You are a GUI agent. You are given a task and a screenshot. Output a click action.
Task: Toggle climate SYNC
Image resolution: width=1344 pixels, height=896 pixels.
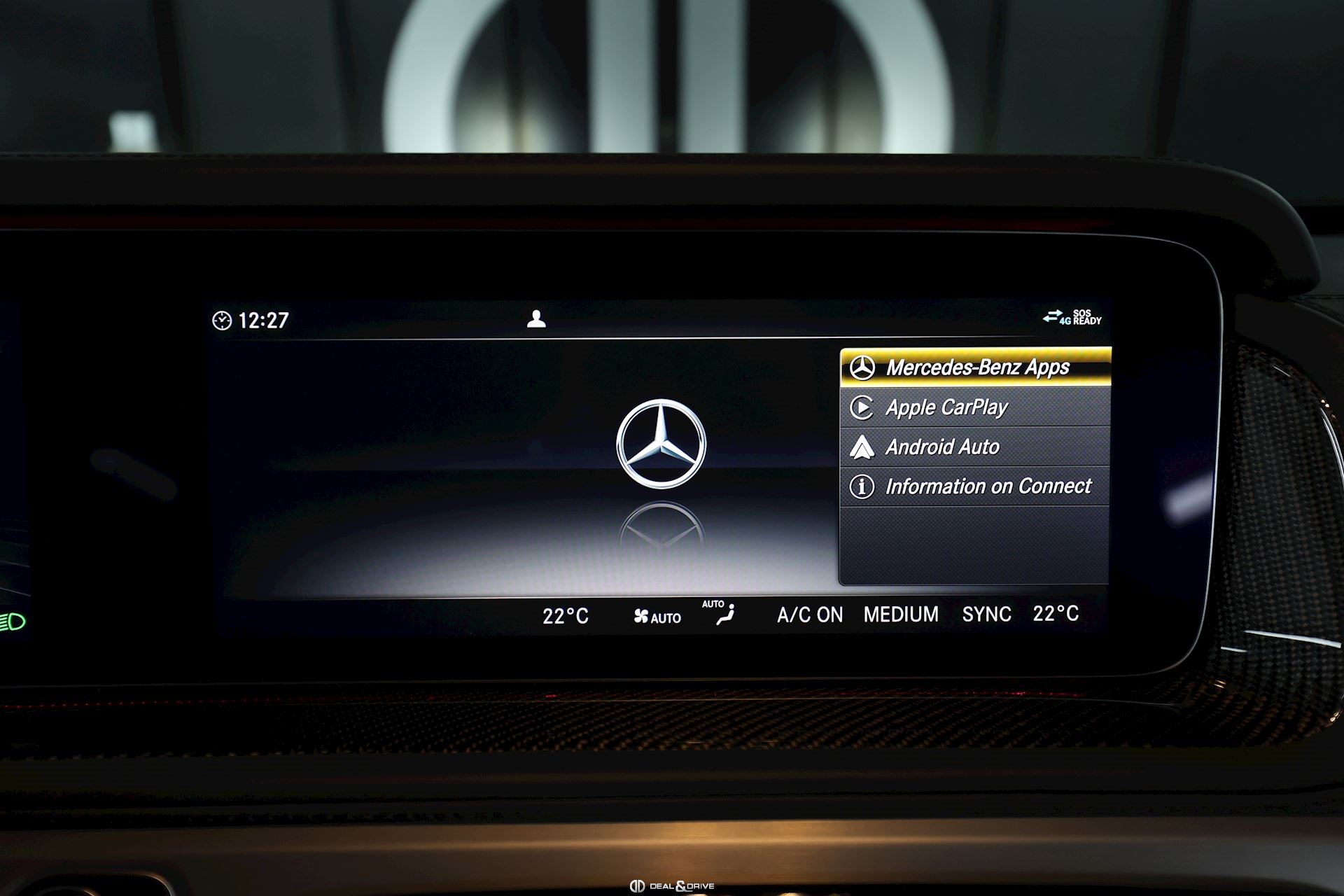[x=986, y=615]
